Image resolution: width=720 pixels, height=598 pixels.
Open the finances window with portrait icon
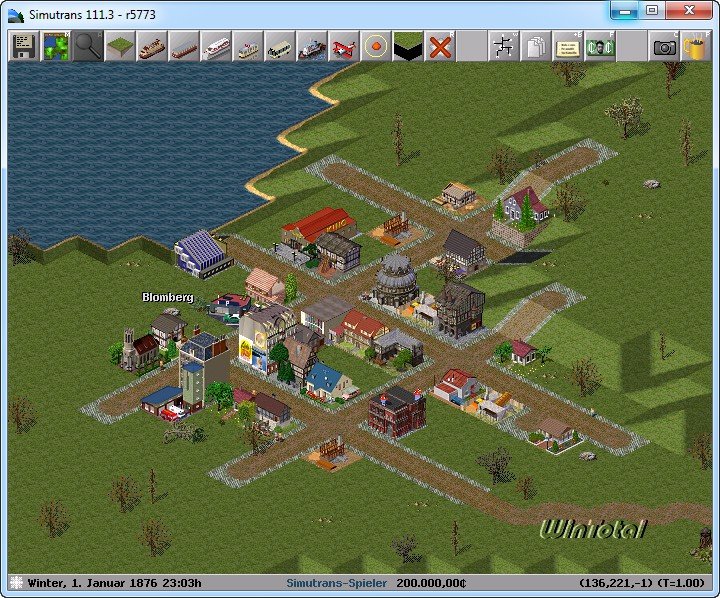pos(600,46)
